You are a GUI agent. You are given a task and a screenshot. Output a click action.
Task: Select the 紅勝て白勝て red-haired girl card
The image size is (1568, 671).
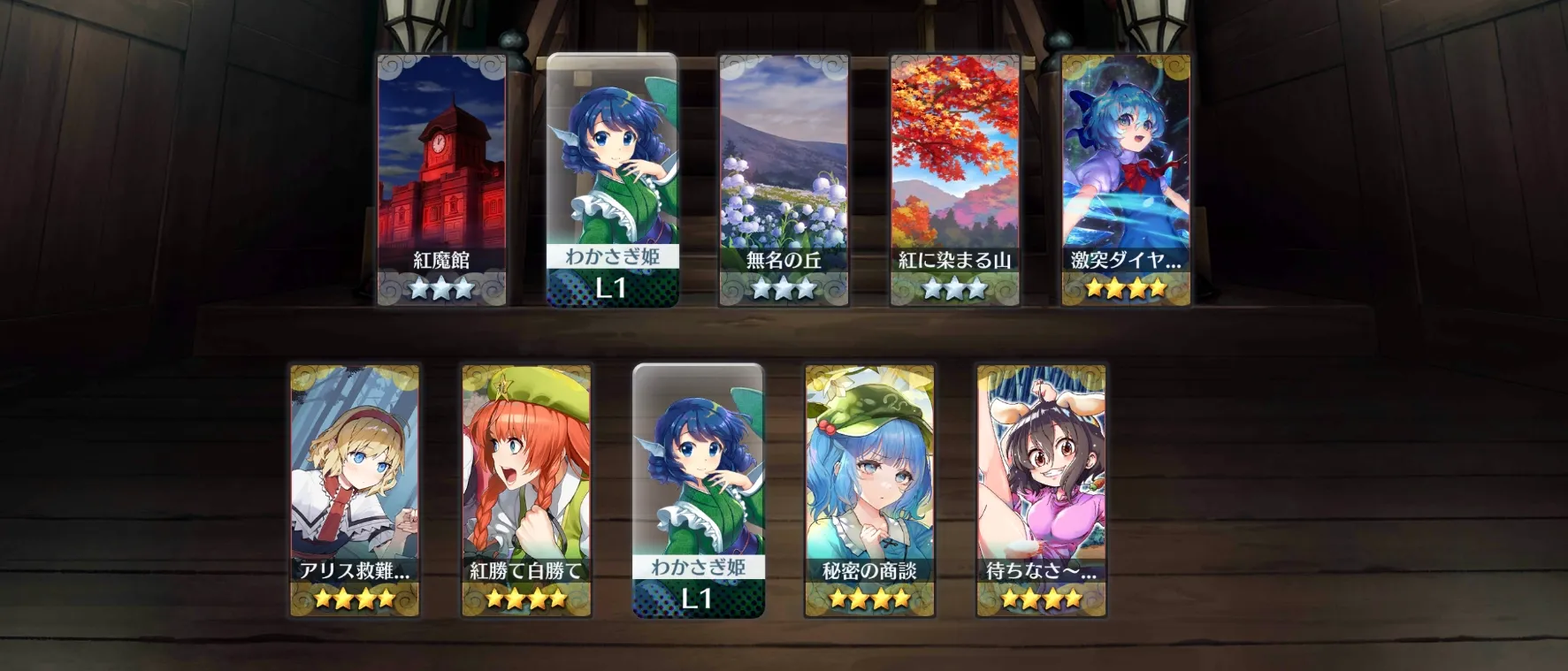[526, 490]
